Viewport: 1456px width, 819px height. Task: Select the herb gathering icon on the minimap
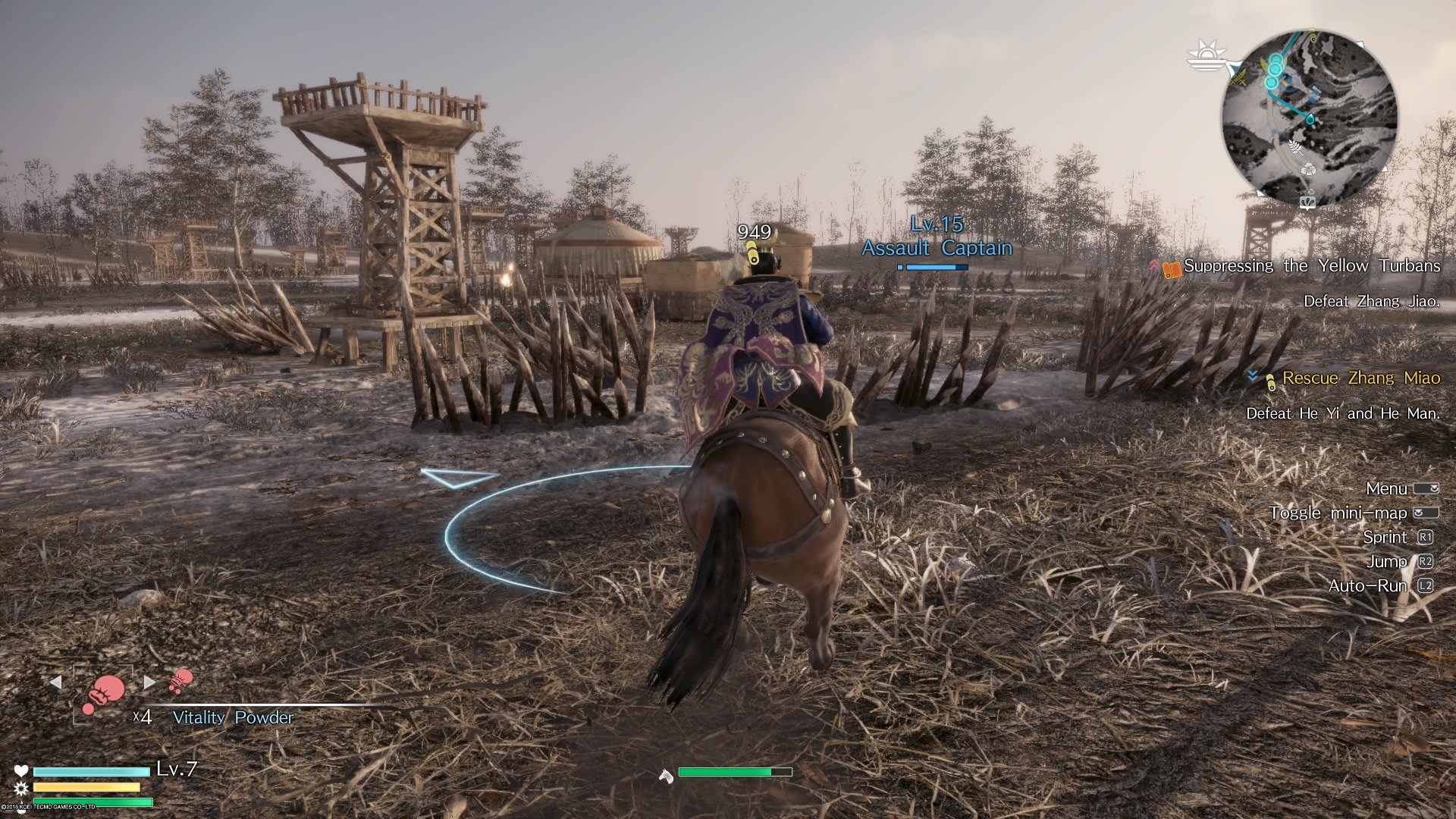(x=1295, y=149)
